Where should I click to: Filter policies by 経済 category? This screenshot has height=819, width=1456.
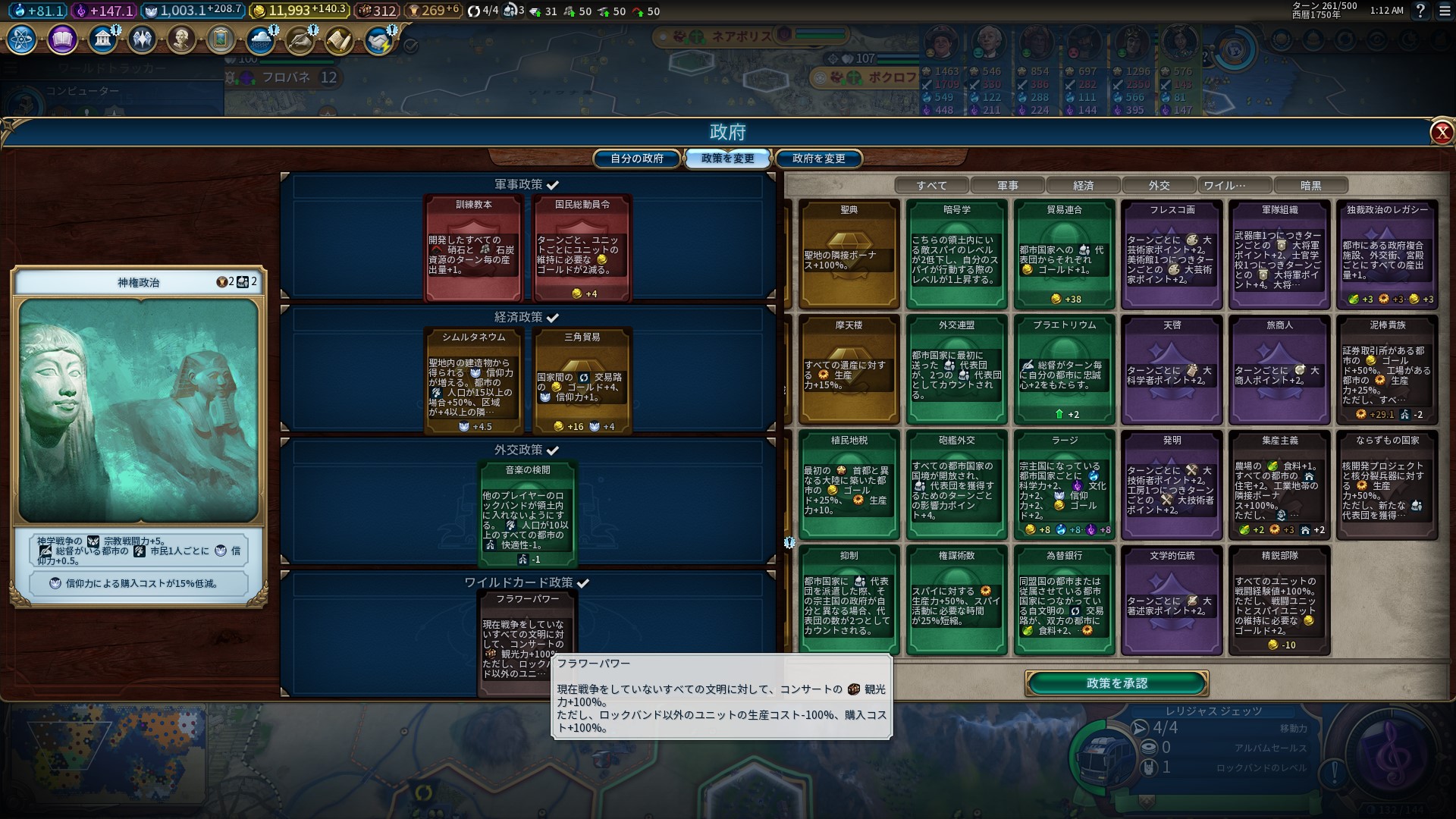[x=1083, y=186]
